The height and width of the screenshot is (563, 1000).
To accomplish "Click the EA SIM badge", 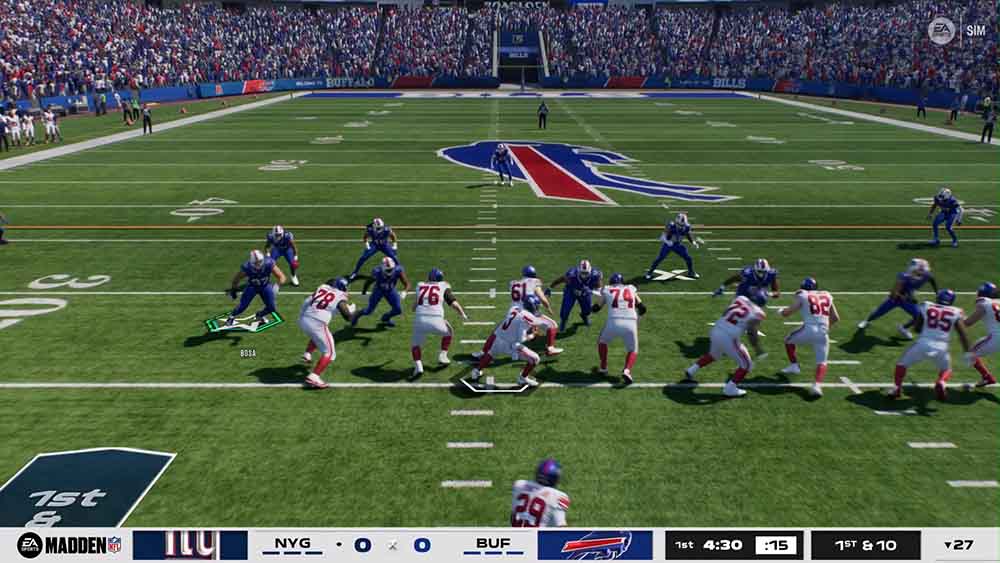I will coord(957,30).
